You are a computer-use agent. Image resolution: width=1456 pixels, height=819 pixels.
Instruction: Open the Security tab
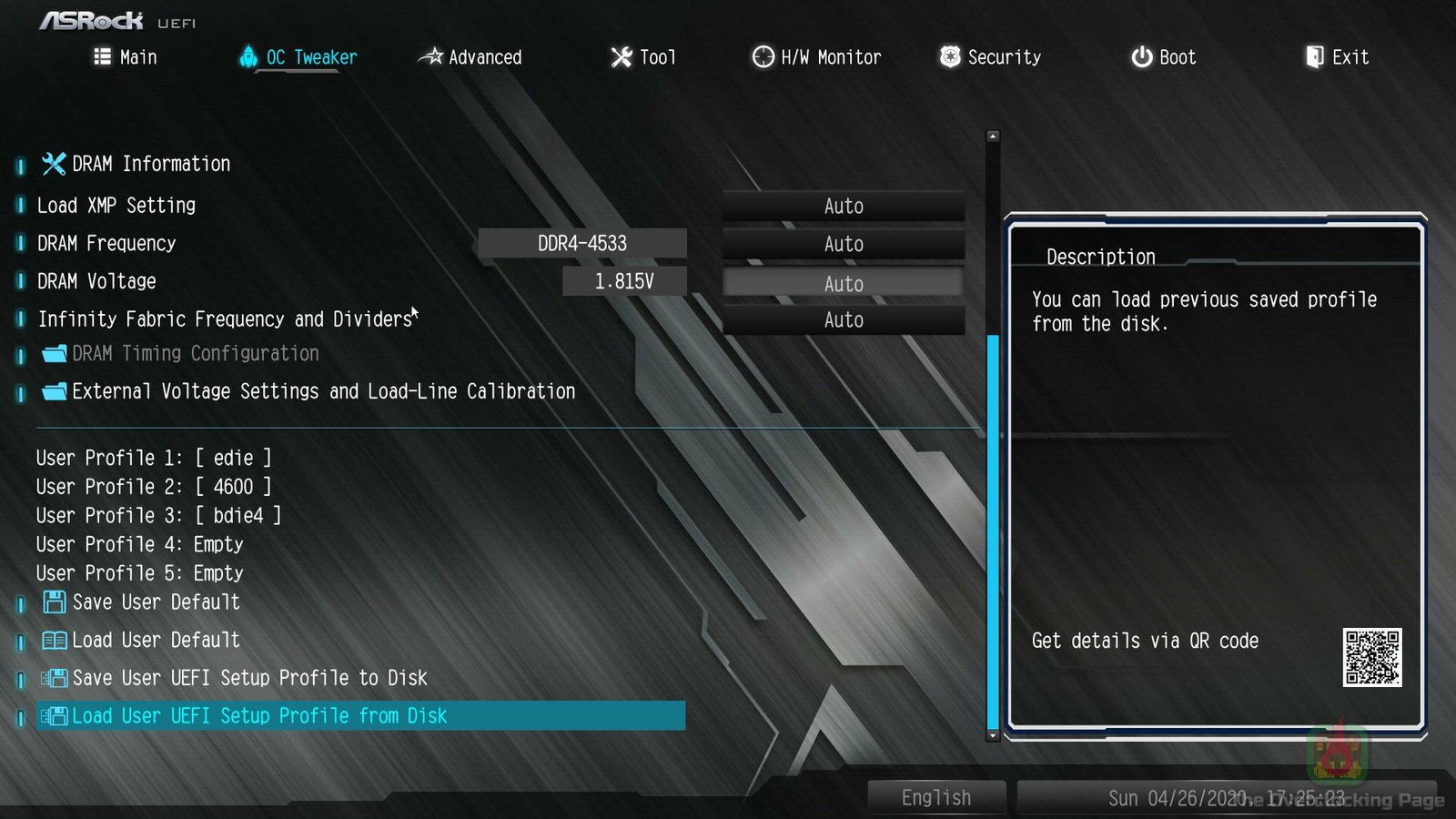[x=990, y=57]
